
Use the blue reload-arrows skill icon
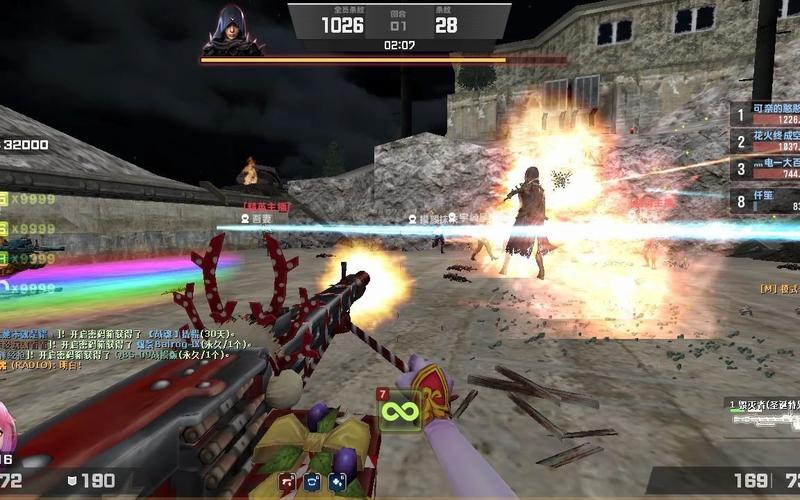pyautogui.click(x=312, y=482)
